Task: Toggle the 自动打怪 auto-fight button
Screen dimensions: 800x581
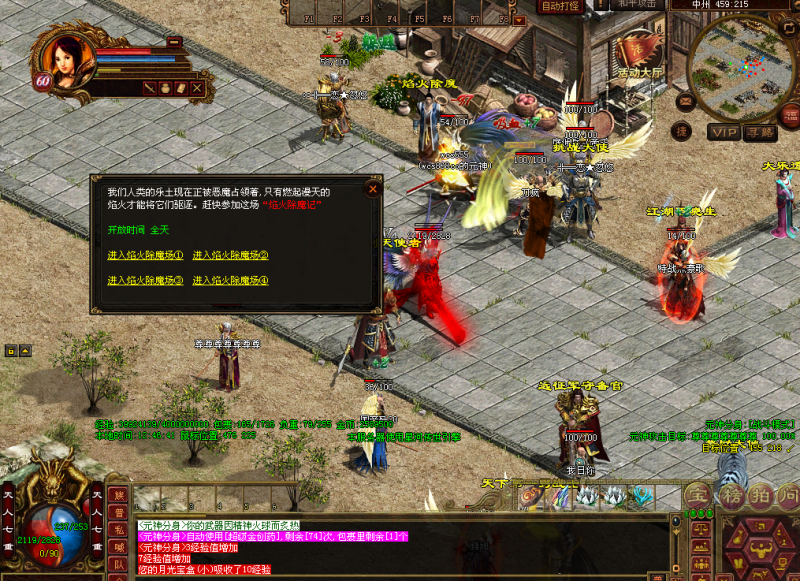Action: click(x=560, y=5)
